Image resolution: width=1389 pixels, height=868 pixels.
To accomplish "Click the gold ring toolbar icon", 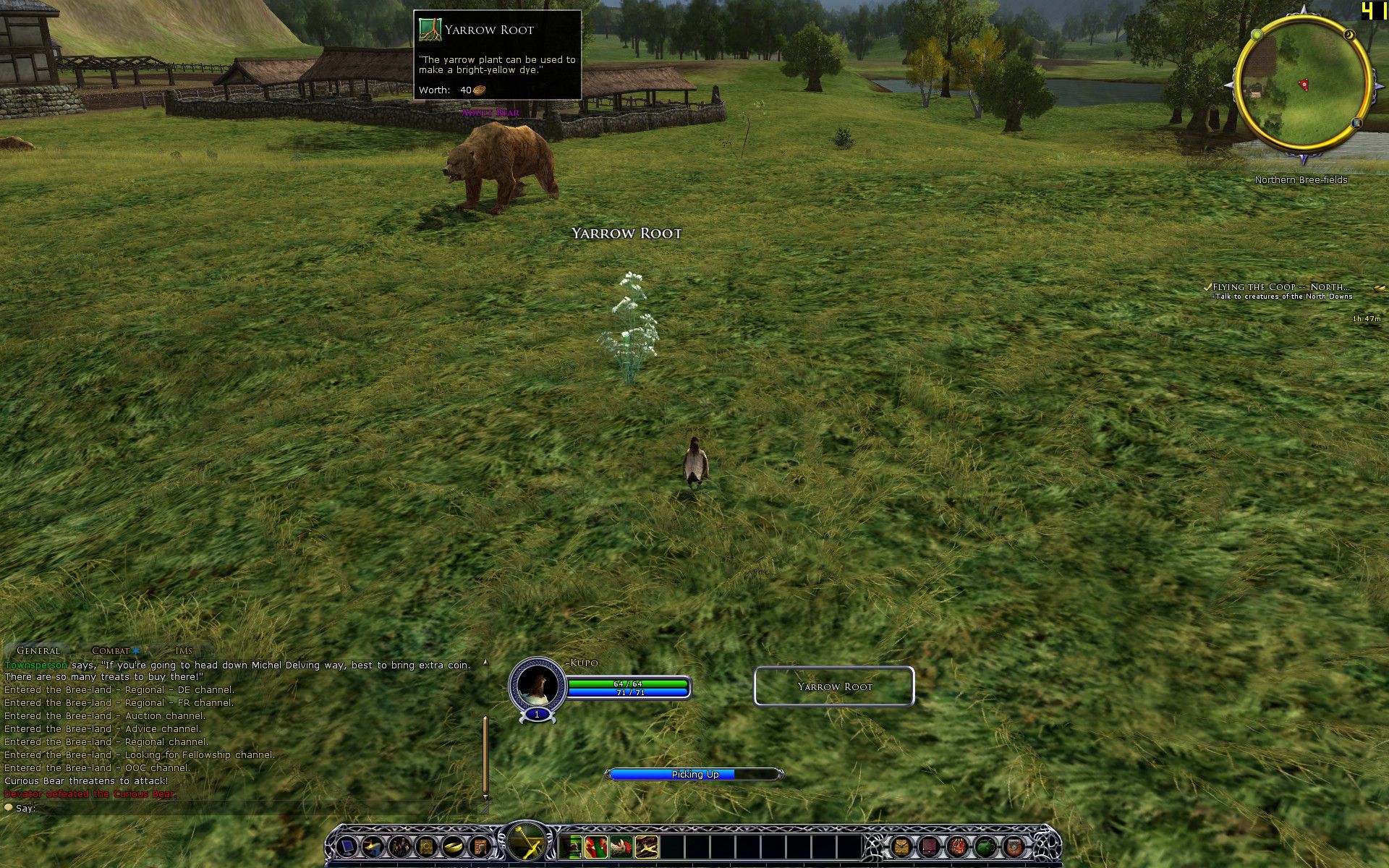I will (x=453, y=846).
